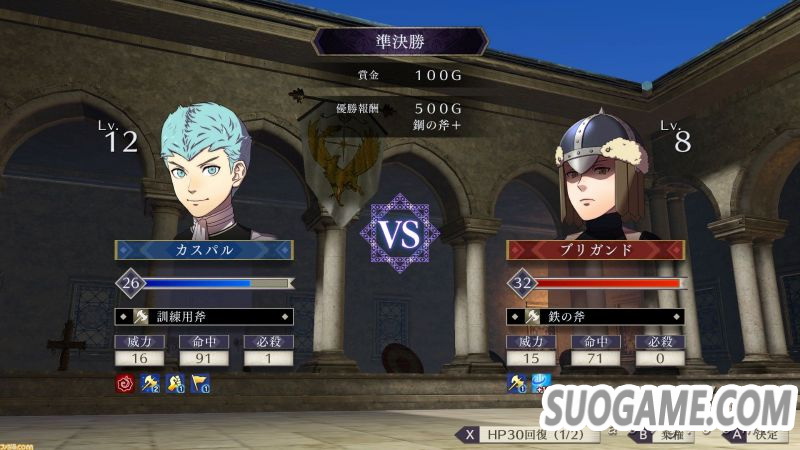Select Caspar's red swirl personal skill icon
This screenshot has height=450, width=800.
124,382
